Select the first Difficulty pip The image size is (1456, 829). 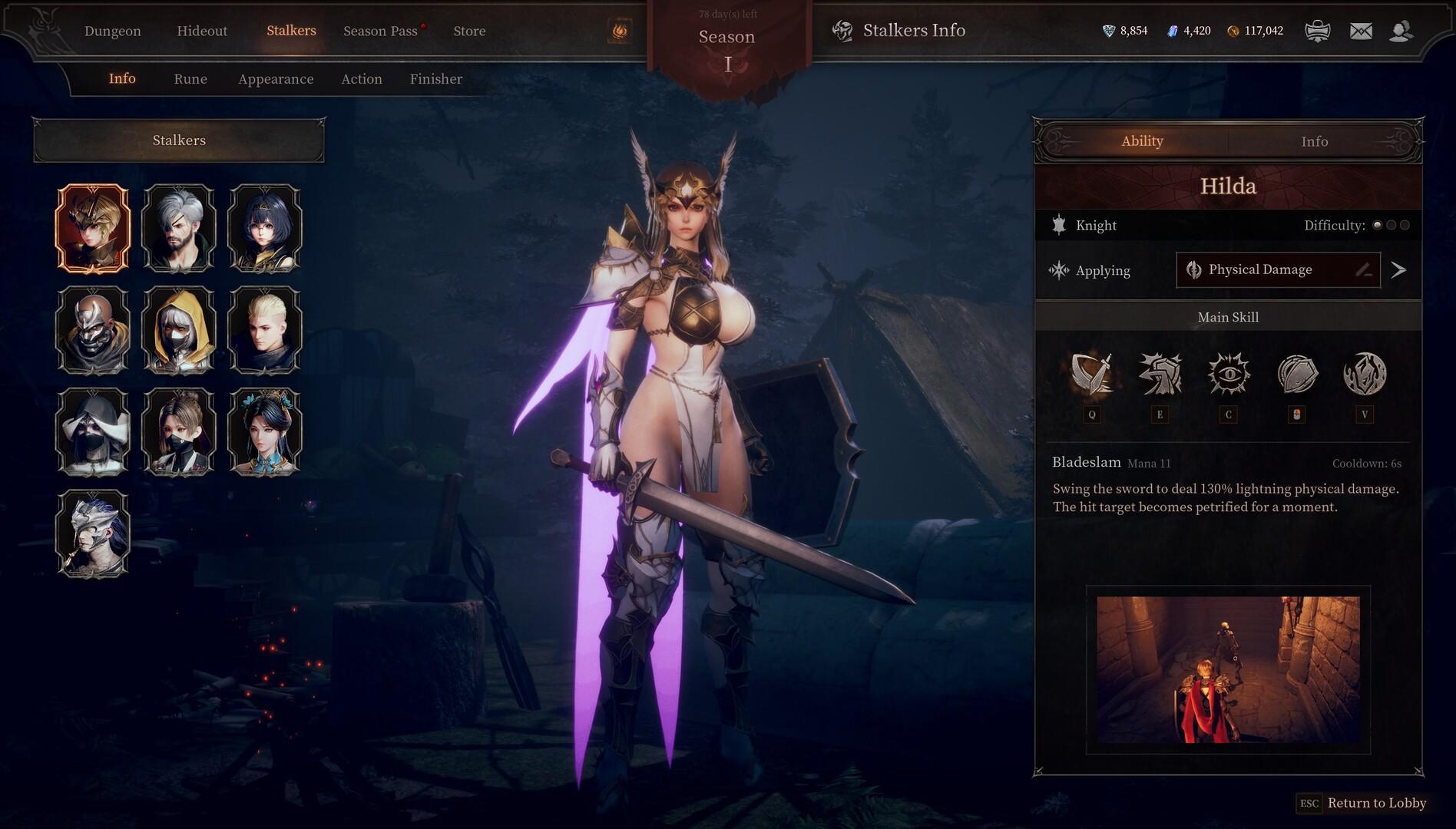1378,226
